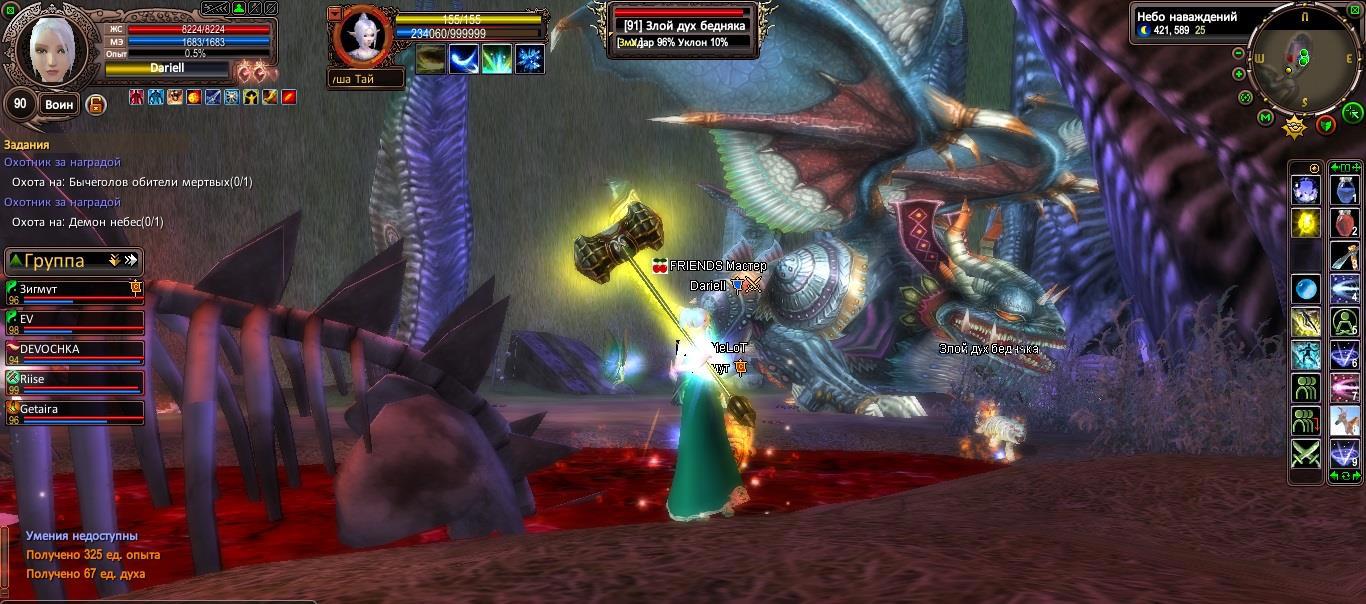The height and width of the screenshot is (604, 1366).
Task: Activate the meditation skill in slot 5
Action: coord(1344,322)
